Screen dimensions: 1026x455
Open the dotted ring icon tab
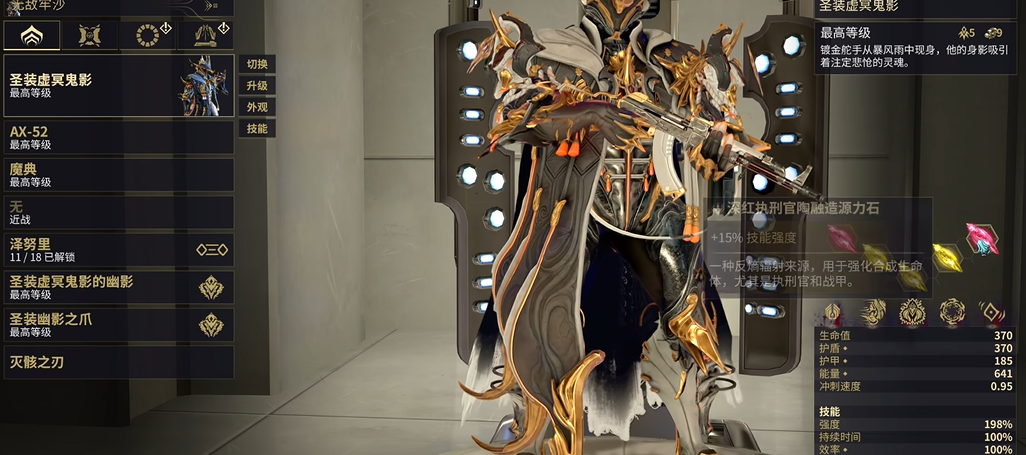(x=147, y=36)
